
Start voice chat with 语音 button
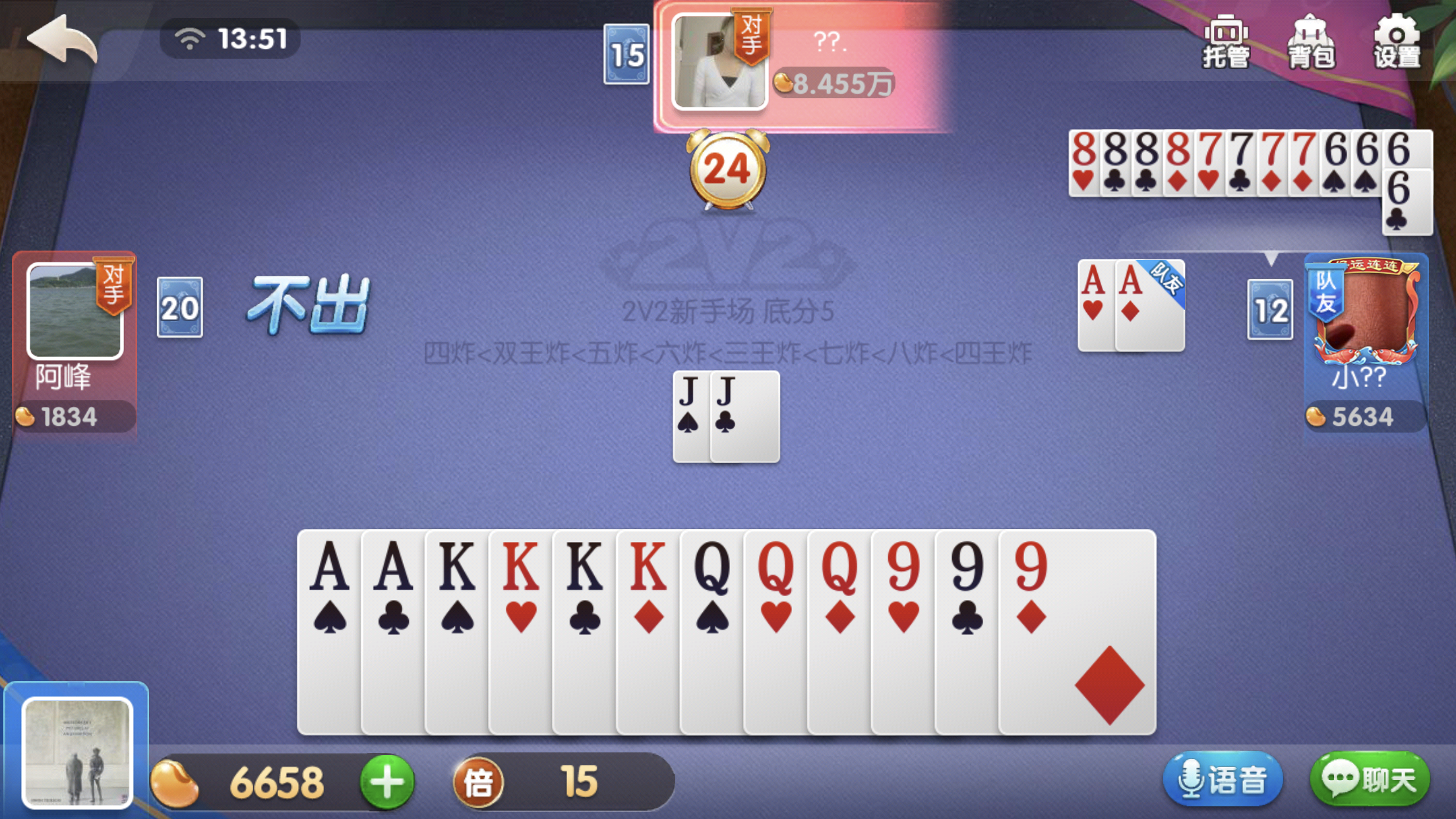pyautogui.click(x=1223, y=780)
